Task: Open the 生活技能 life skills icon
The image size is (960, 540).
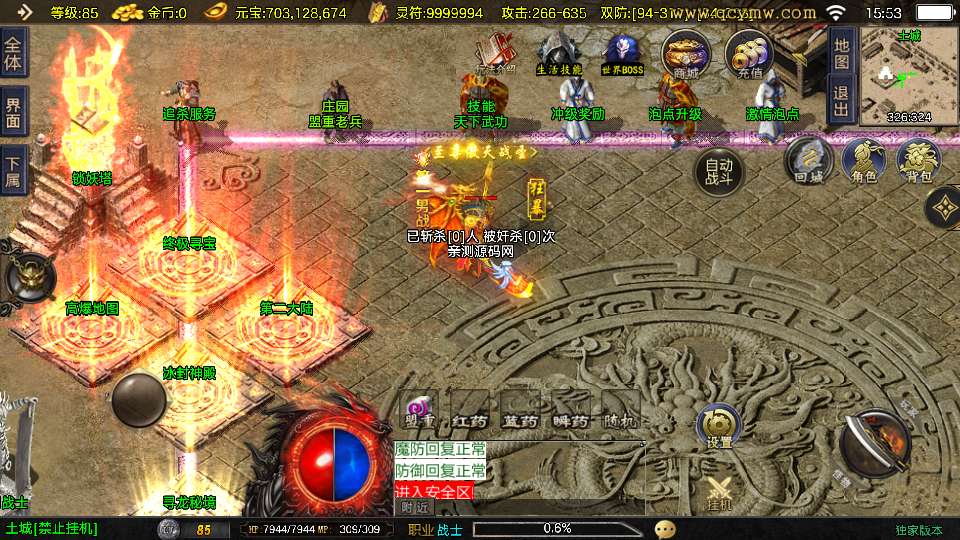Action: click(559, 52)
